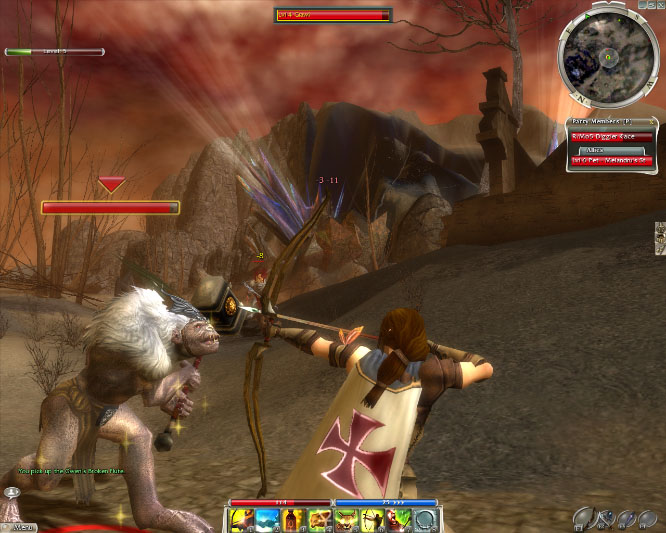The image size is (666, 533).
Task: Use the golden beast skill in slot 4
Action: click(x=319, y=519)
